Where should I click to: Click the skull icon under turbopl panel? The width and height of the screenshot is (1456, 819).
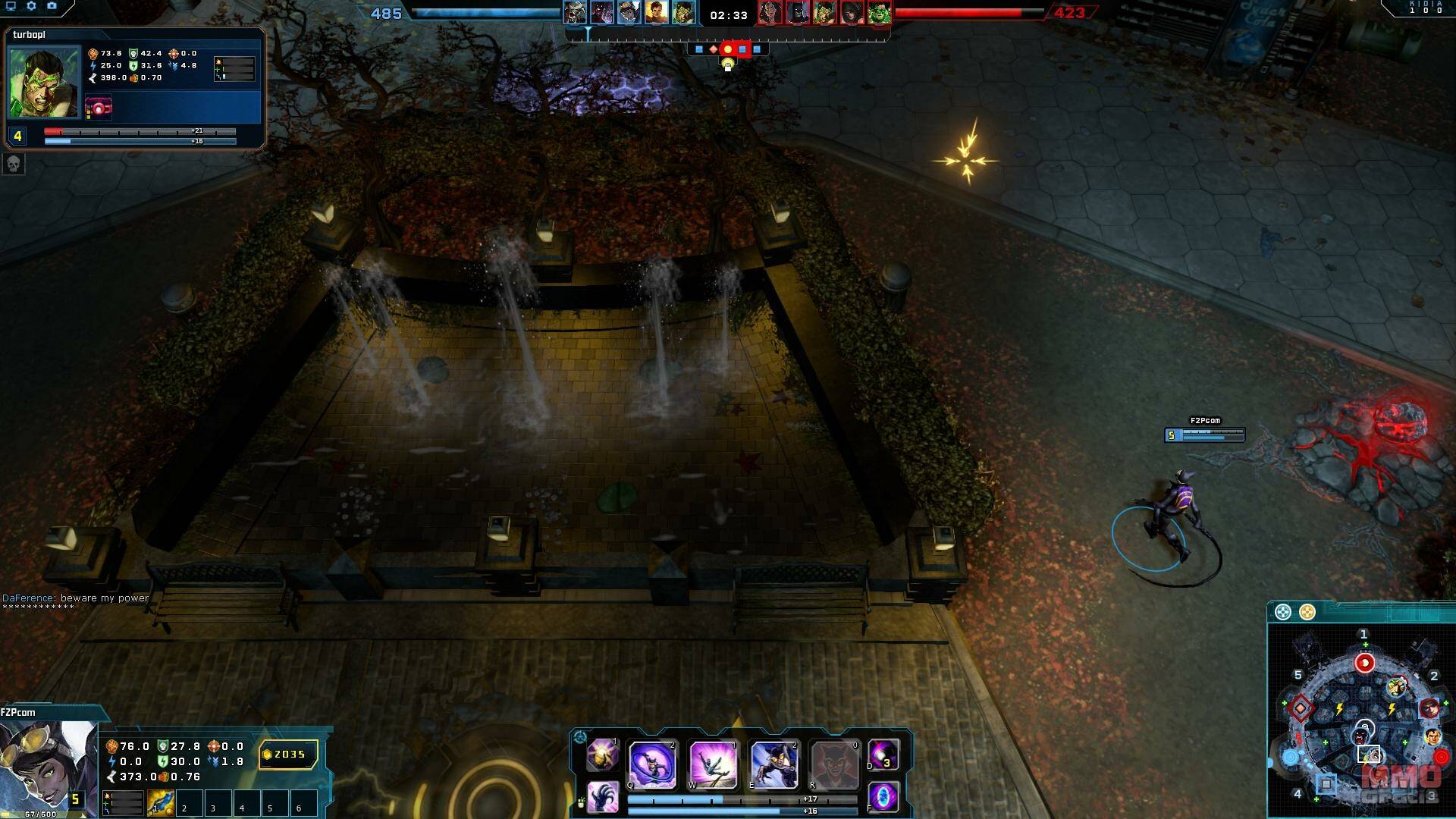click(14, 163)
